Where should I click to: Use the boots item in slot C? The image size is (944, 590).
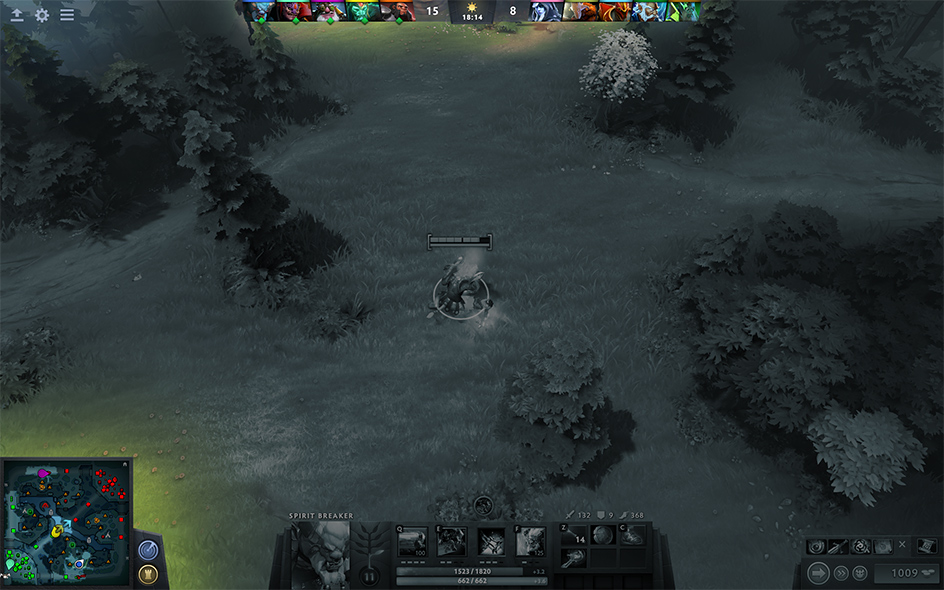tap(632, 535)
